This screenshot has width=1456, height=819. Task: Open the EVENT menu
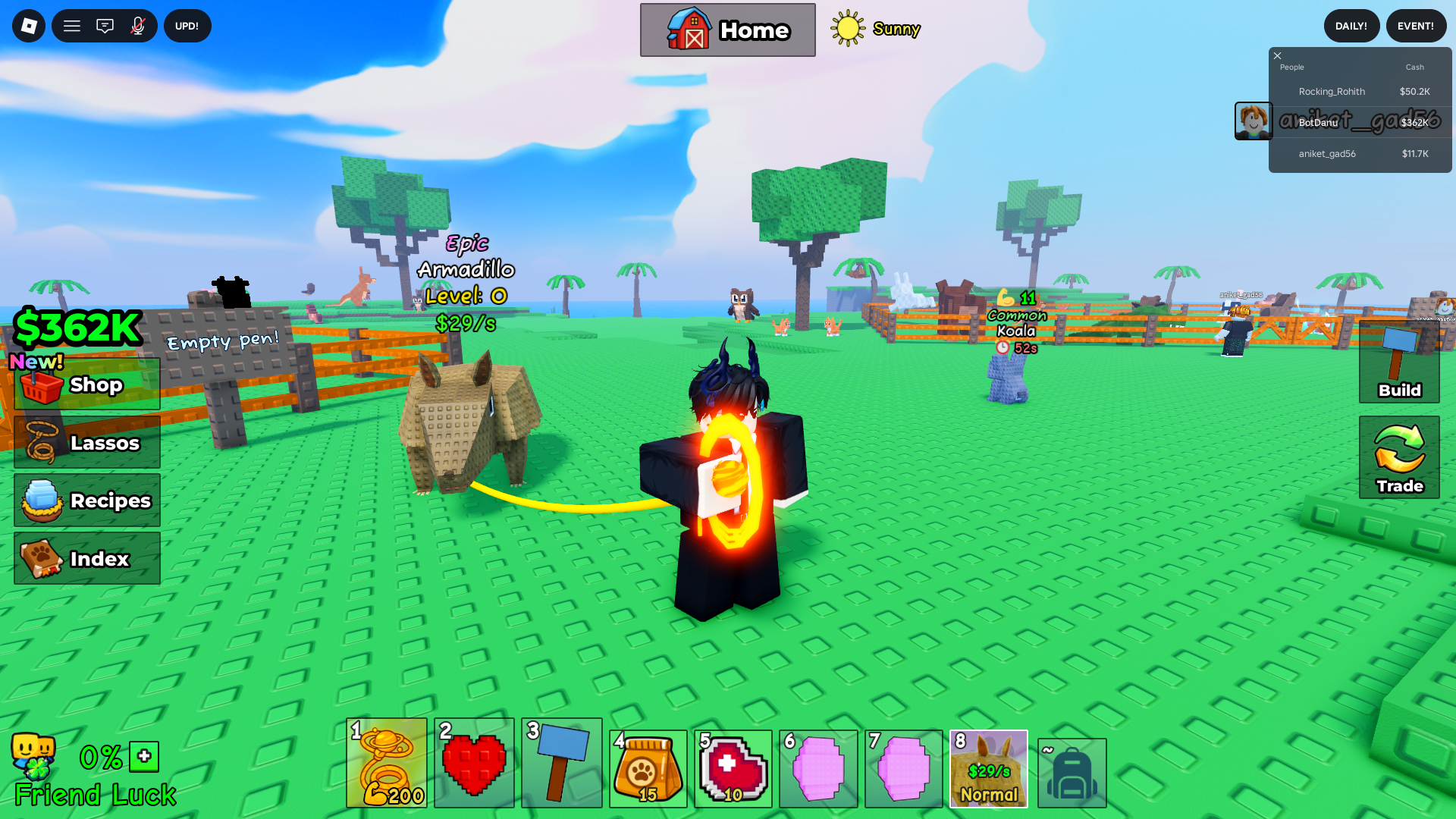(x=1416, y=25)
